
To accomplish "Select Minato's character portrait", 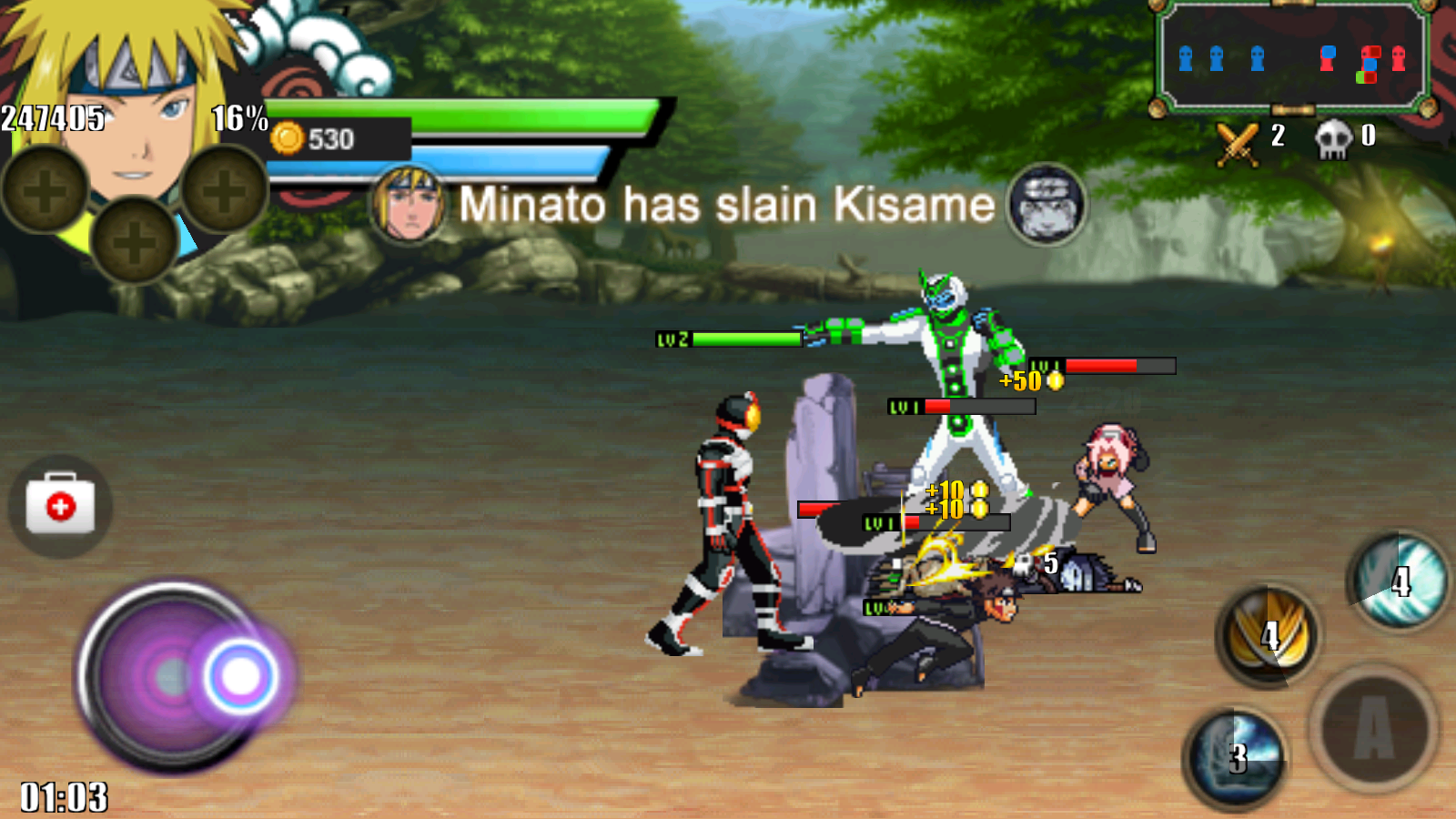I will 127,118.
